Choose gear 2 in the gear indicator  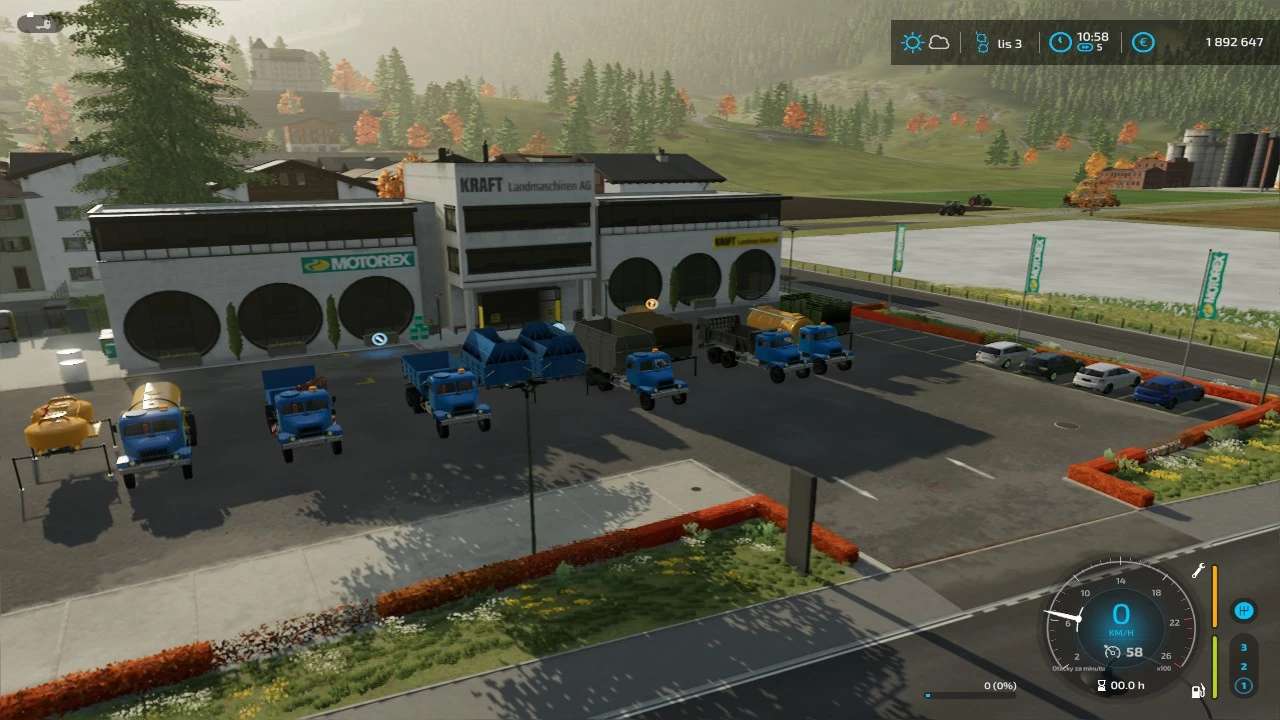click(x=1244, y=666)
